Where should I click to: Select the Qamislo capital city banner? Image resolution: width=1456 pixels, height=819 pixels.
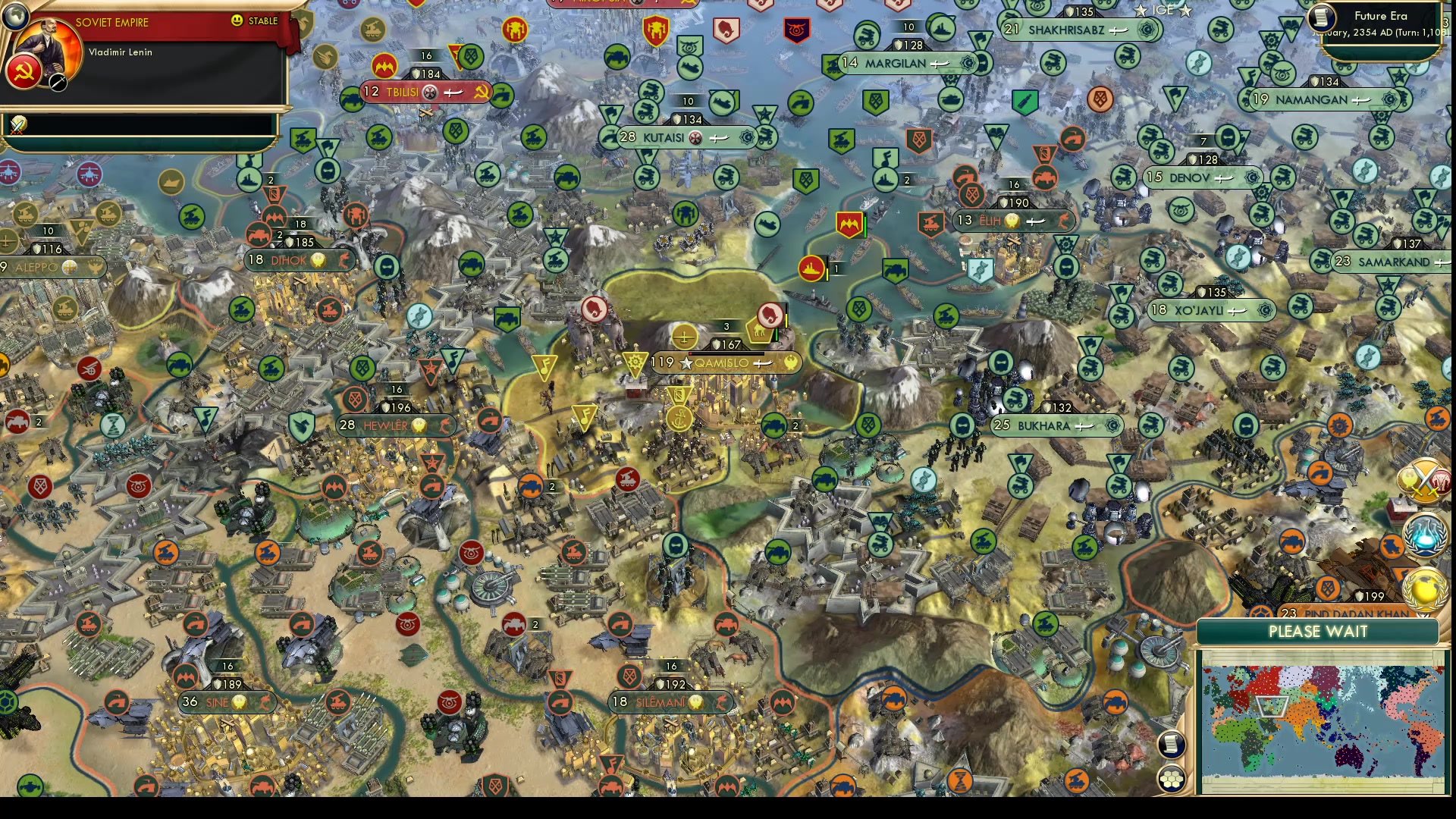(724, 363)
